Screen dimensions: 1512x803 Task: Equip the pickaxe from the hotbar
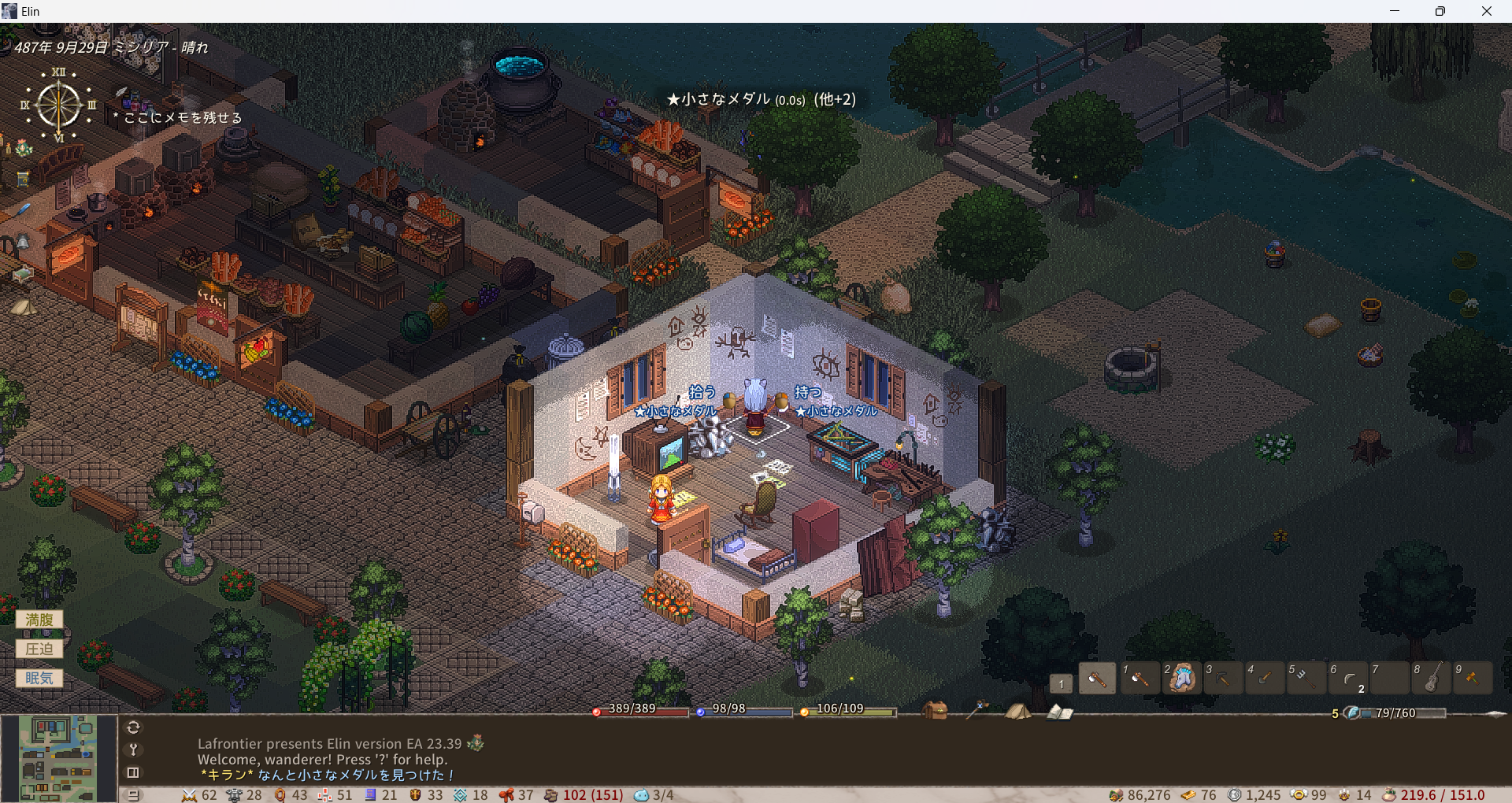(1223, 678)
